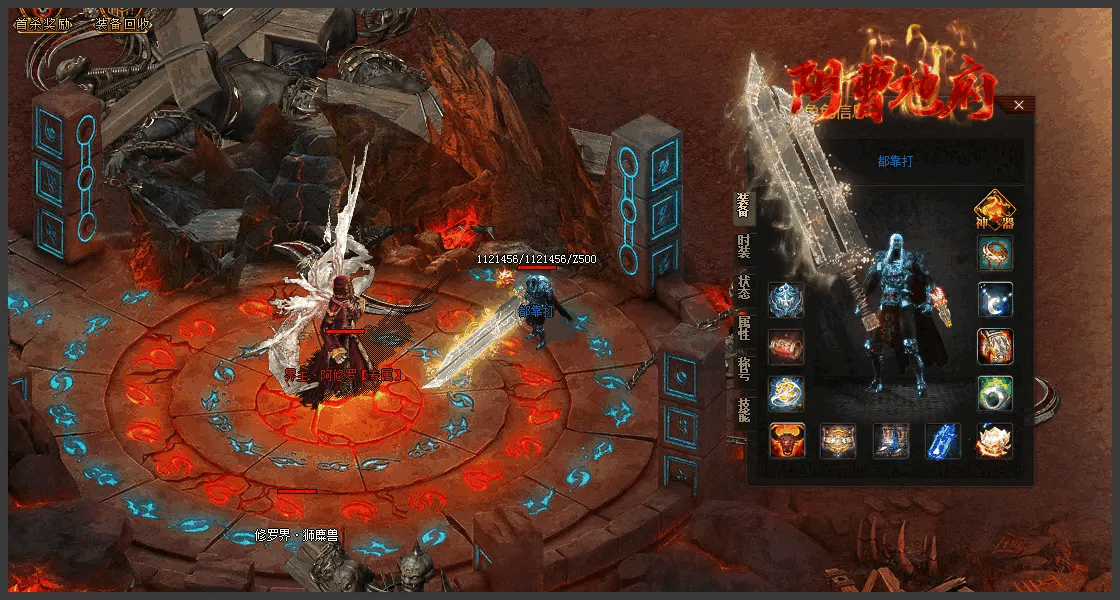Select the blue crystal boots slot

pos(943,441)
